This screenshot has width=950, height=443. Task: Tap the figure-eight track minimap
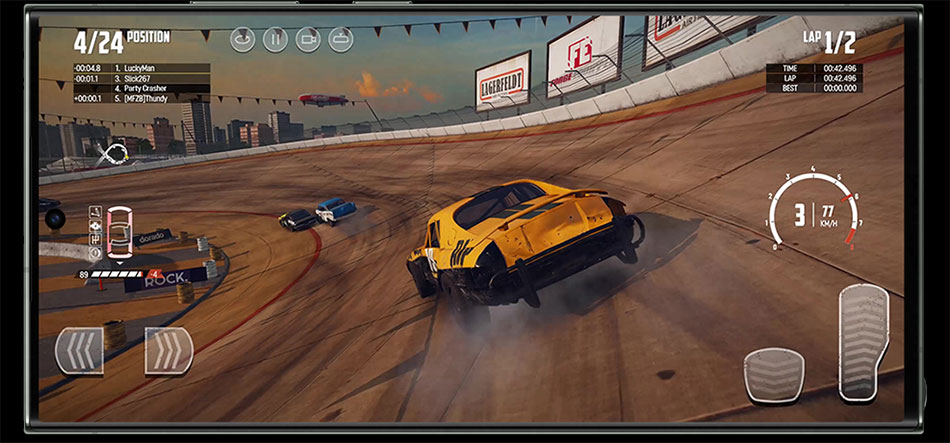click(113, 155)
